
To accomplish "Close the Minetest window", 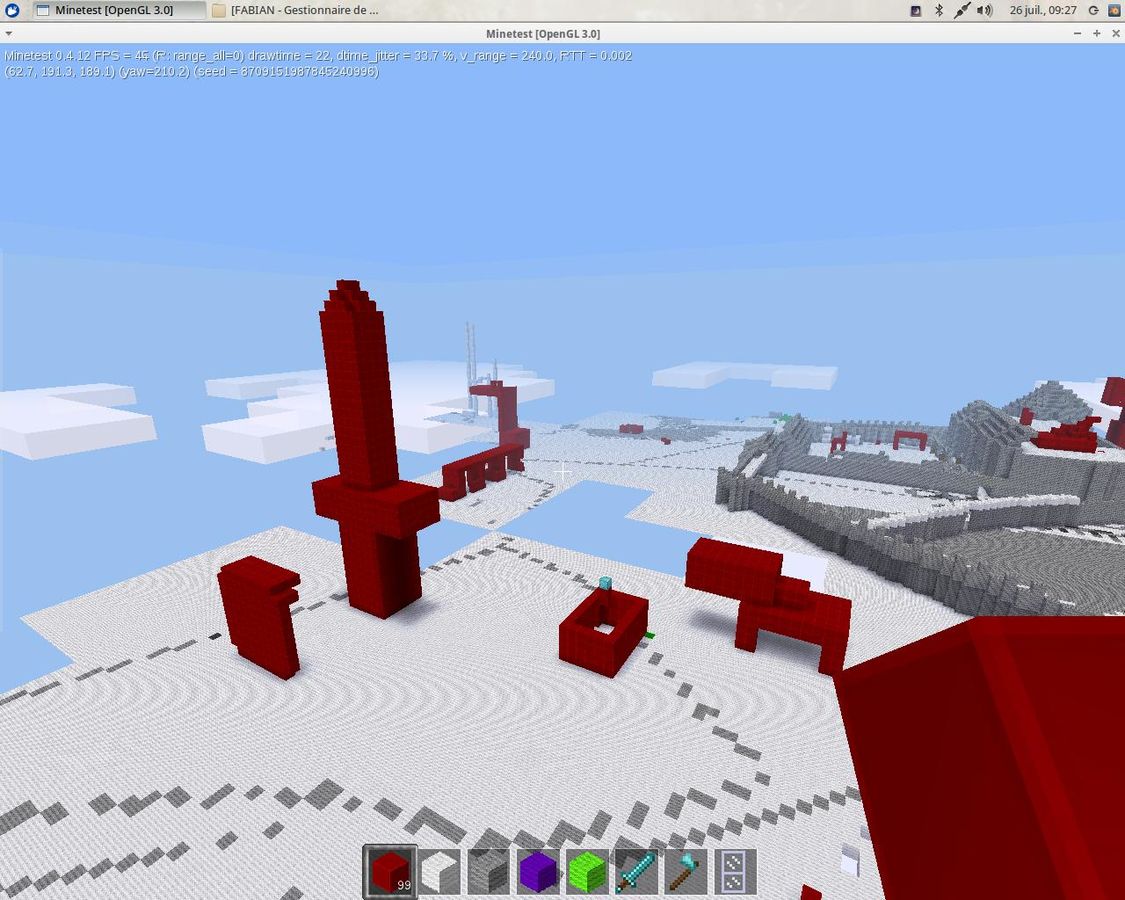I will [x=1115, y=33].
